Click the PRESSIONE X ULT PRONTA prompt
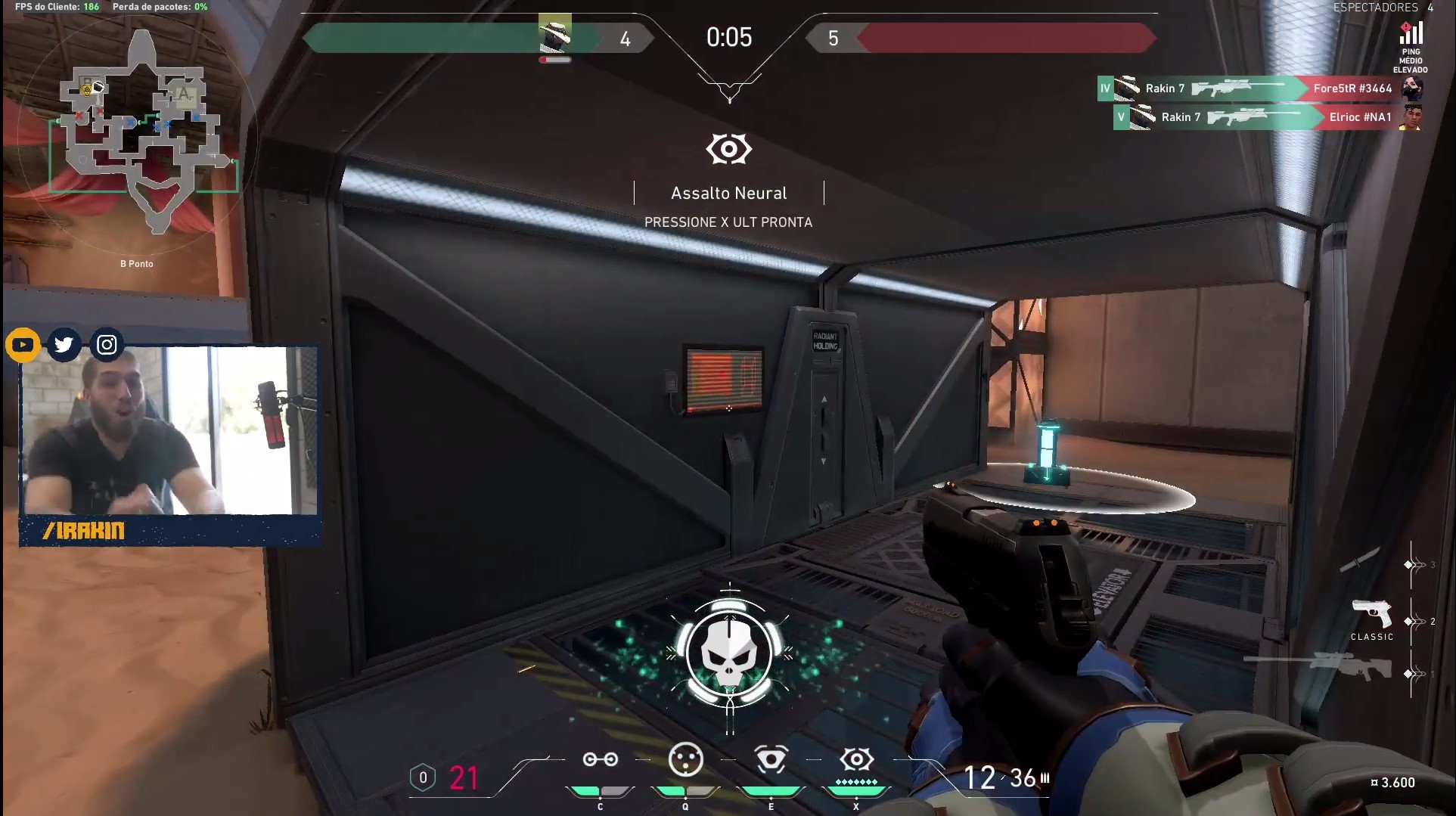Viewport: 1456px width, 816px height. pyautogui.click(x=728, y=222)
